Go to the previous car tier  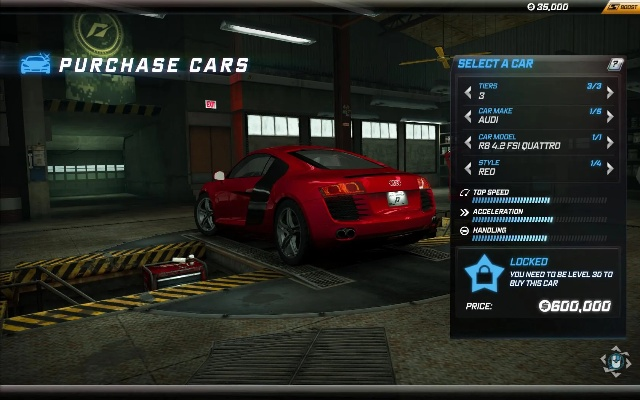pos(466,92)
